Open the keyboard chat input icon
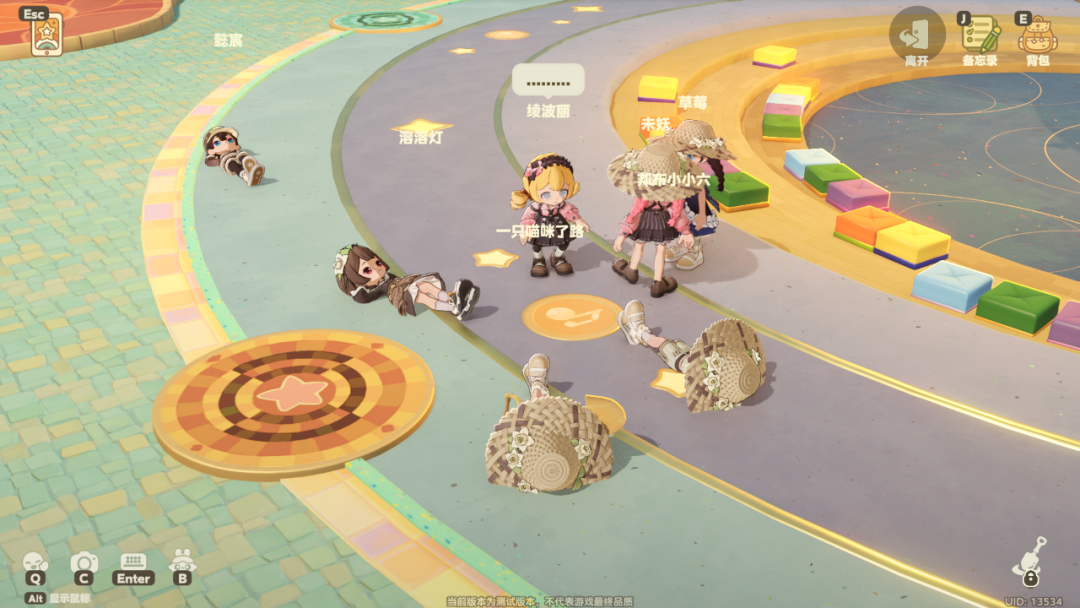Image resolution: width=1080 pixels, height=608 pixels. click(x=133, y=562)
